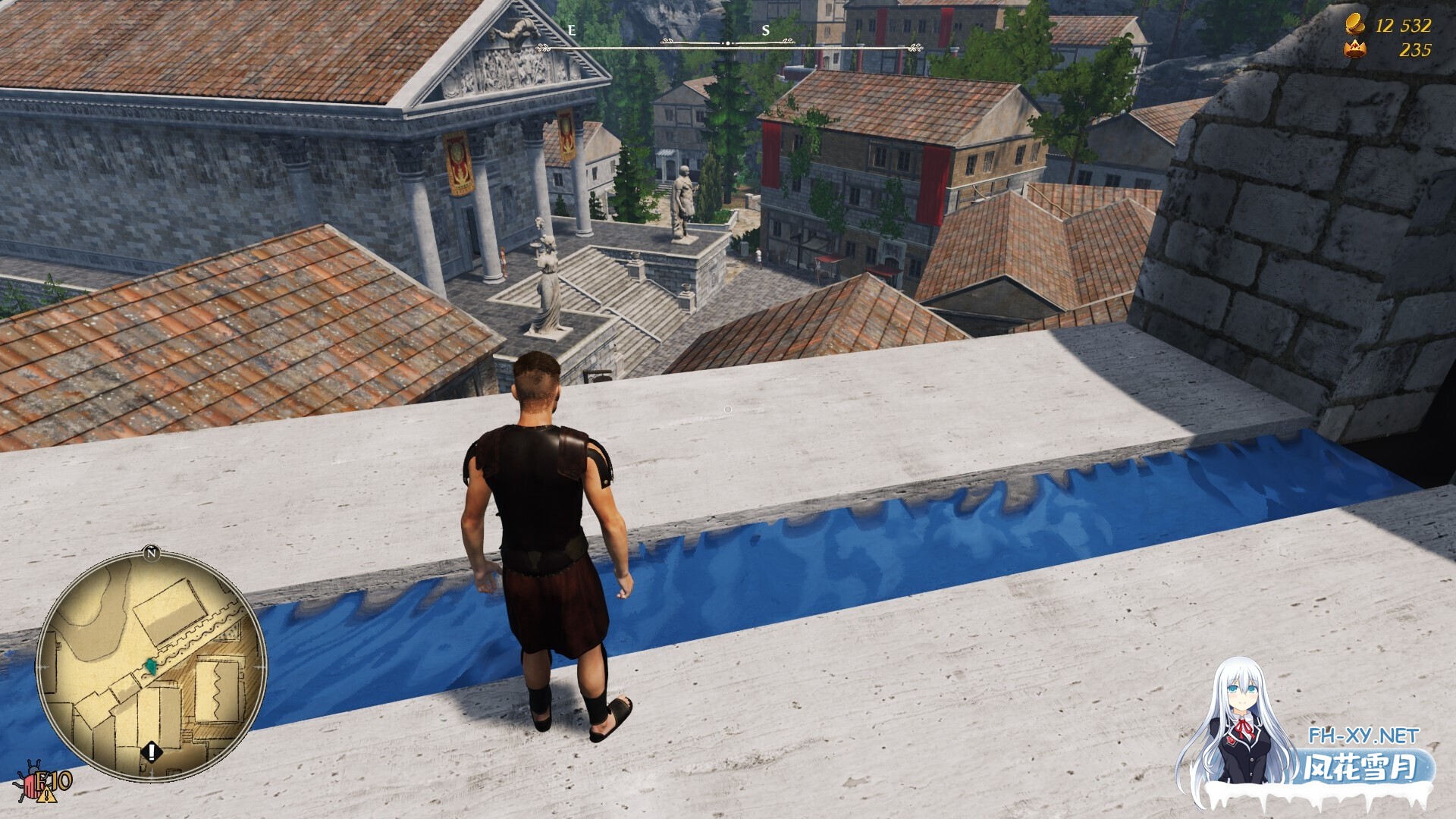The width and height of the screenshot is (1456, 819).
Task: Select the E direction letter on the compass bar
Action: pyautogui.click(x=572, y=30)
